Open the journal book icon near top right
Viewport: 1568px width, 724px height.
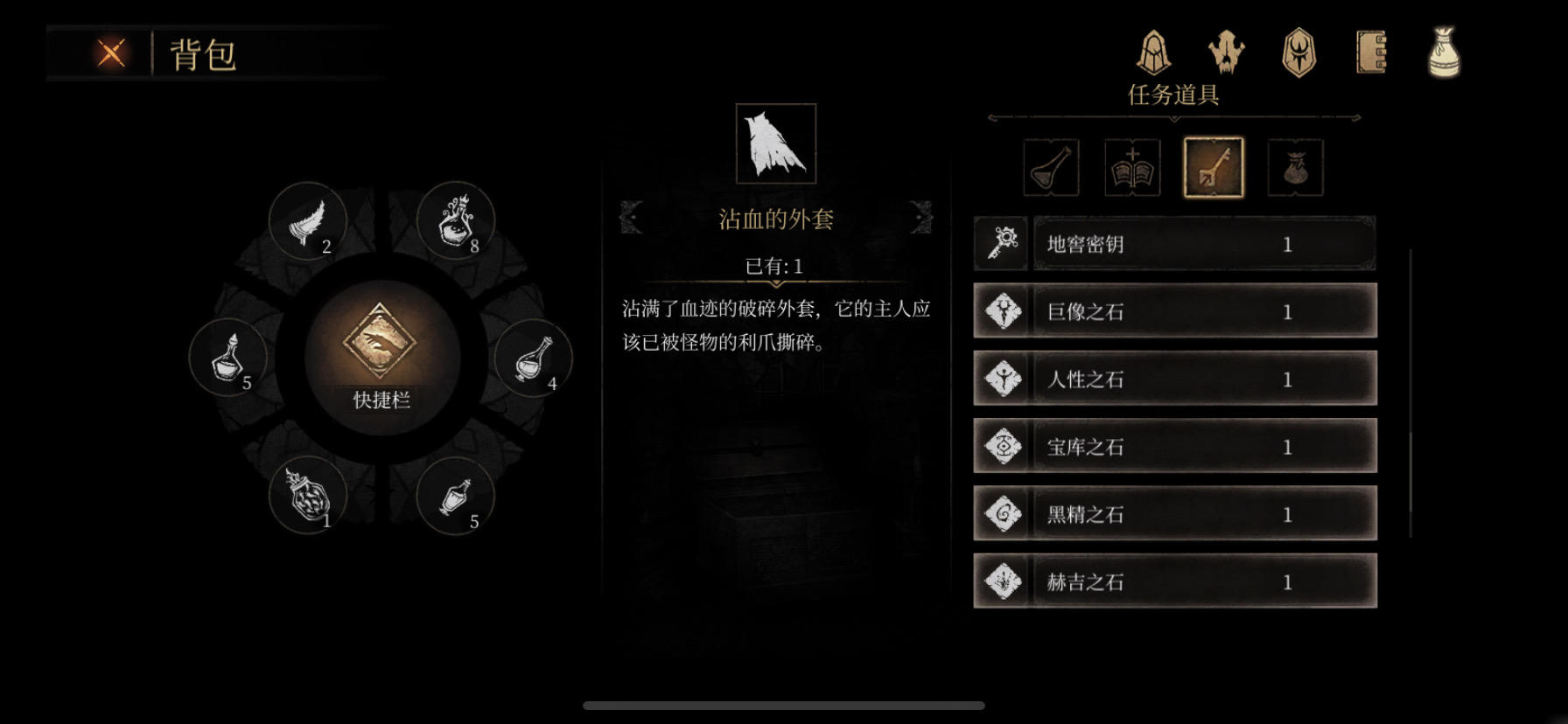(1370, 52)
